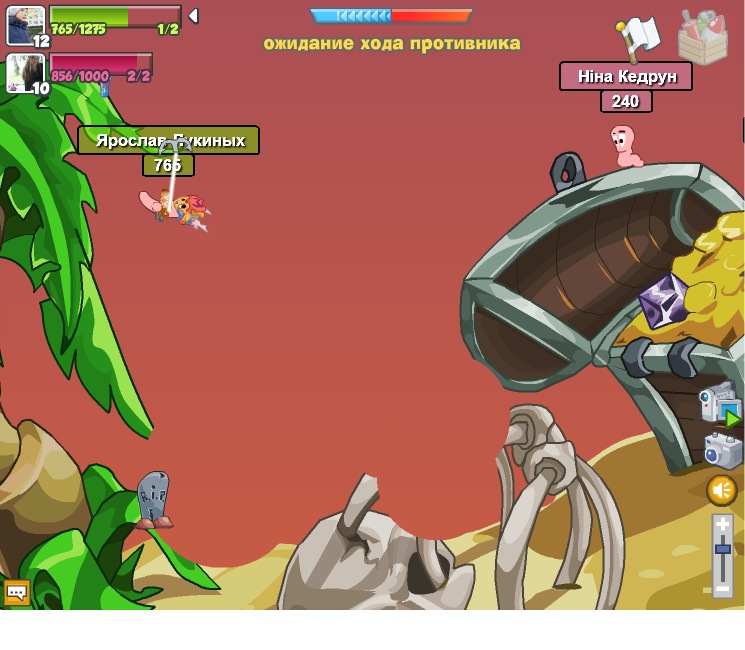745x650 pixels.
Task: Collapse the team panel with the white arrow
Action: click(x=193, y=16)
